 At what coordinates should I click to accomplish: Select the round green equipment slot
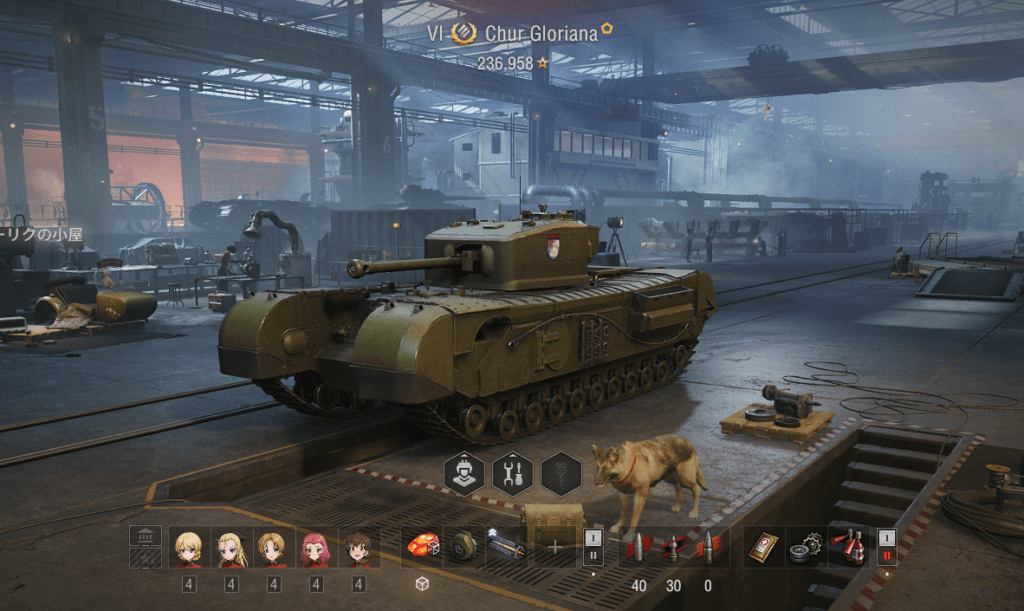pyautogui.click(x=464, y=547)
